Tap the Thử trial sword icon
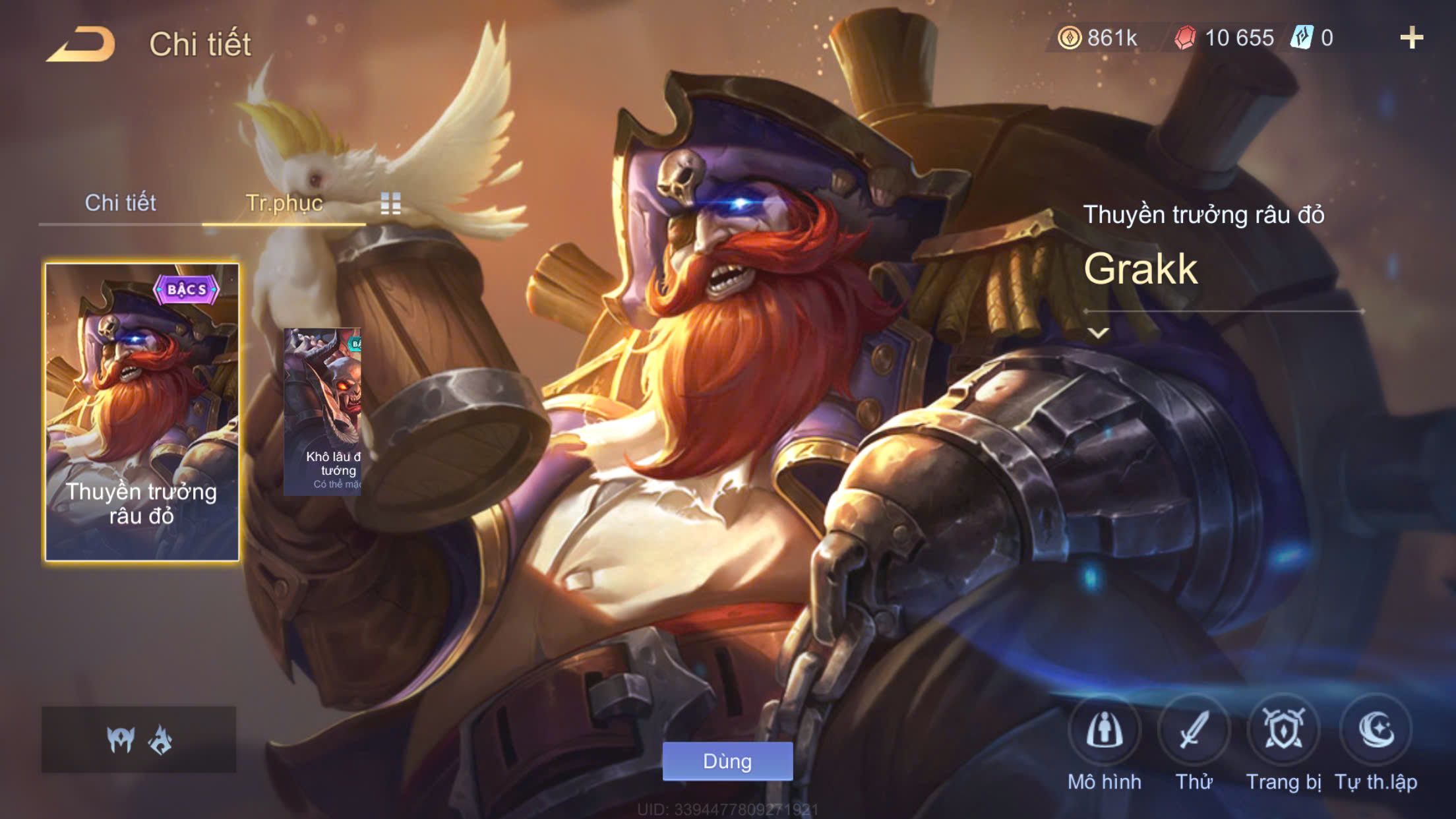This screenshot has height=819, width=1456. pyautogui.click(x=1194, y=731)
